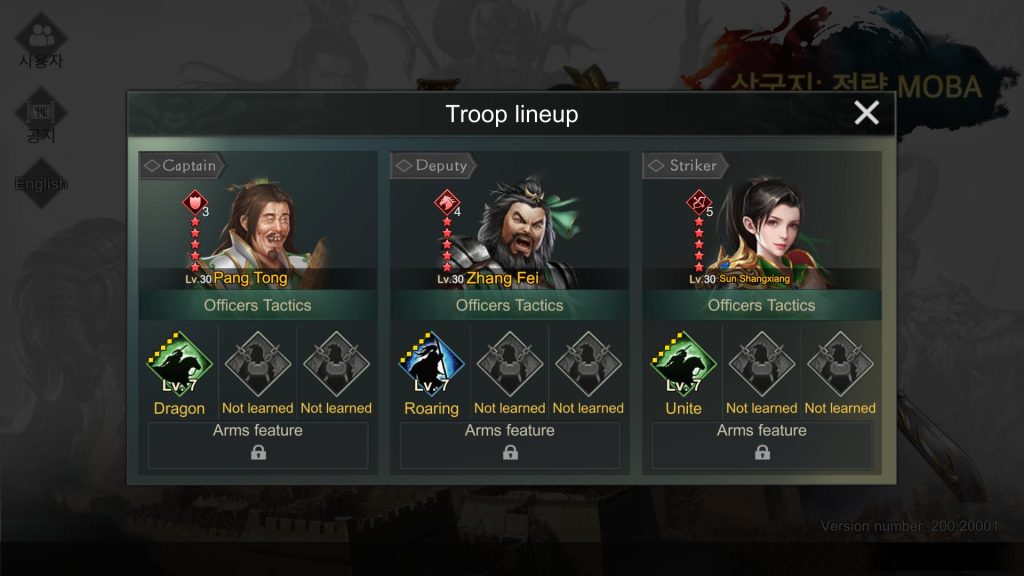1024x576 pixels.
Task: Switch language with the English button
Action: click(41, 183)
